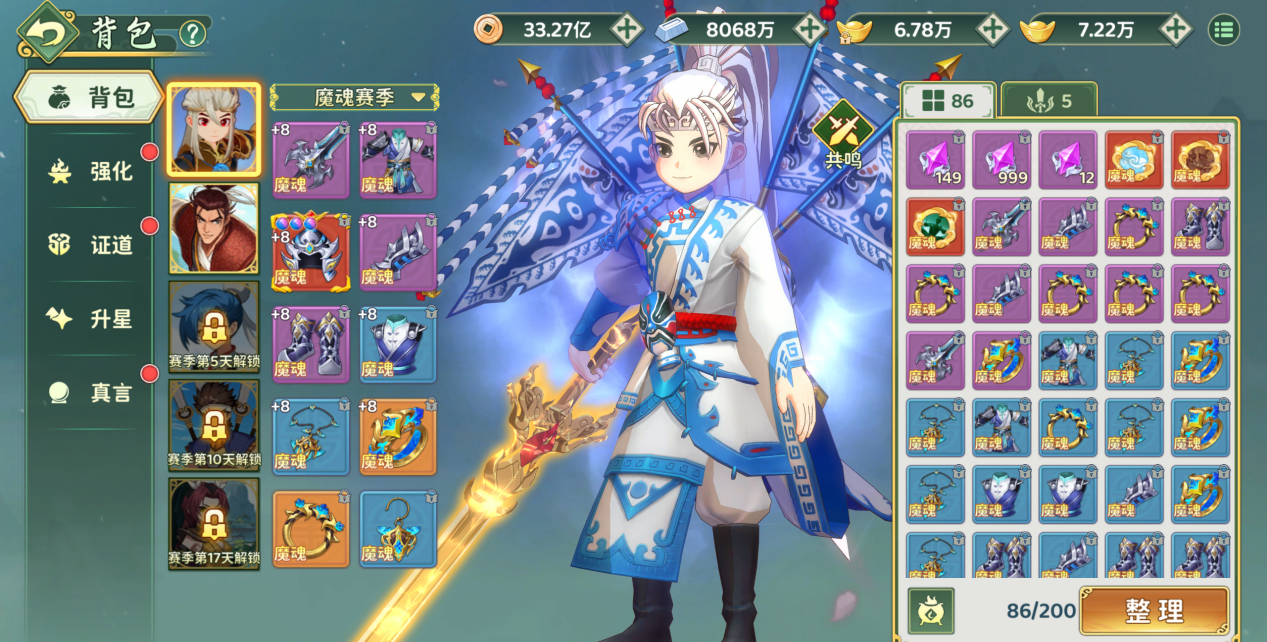Select the purple crystal stack of 999
The image size is (1267, 642).
tap(1002, 160)
